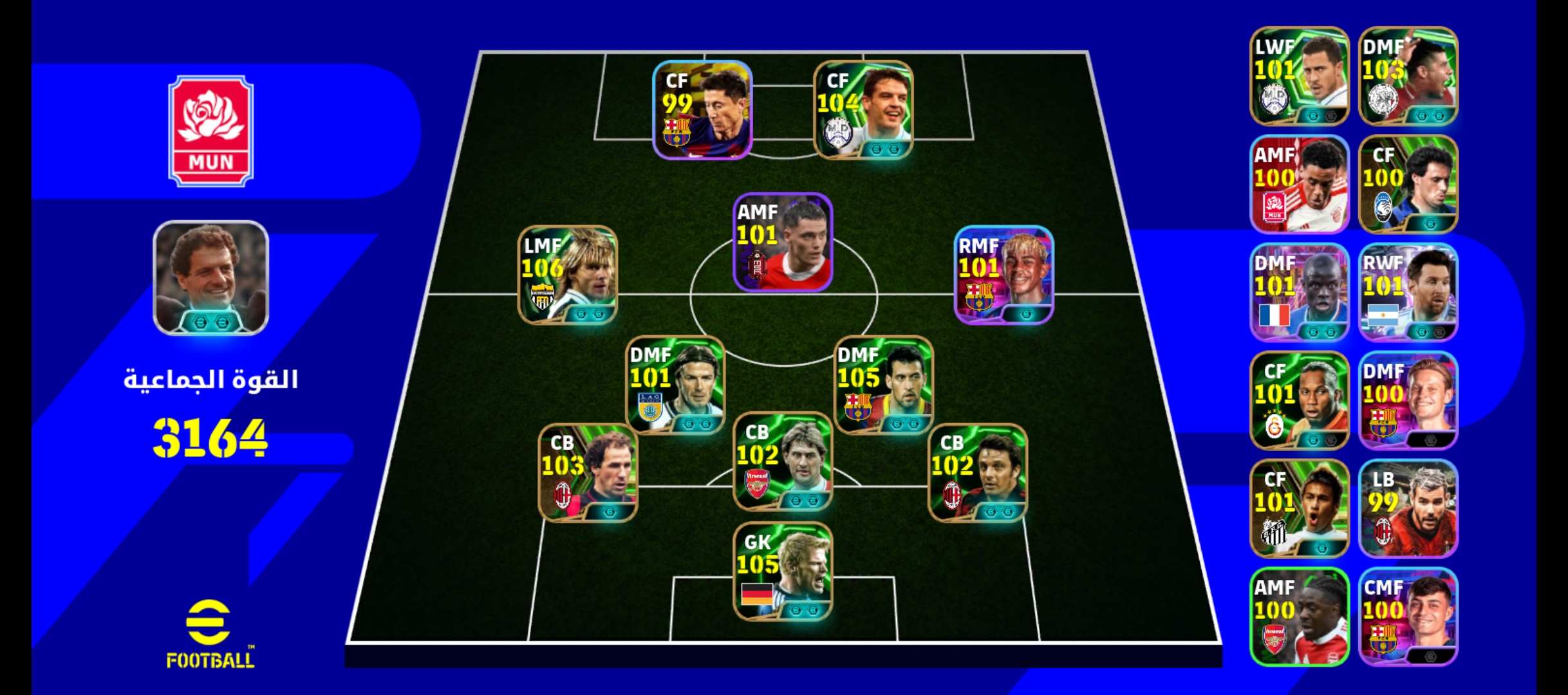Screen dimensions: 1568x695
Task: Pick the DMF 101 France substitute card
Action: coord(1299,292)
